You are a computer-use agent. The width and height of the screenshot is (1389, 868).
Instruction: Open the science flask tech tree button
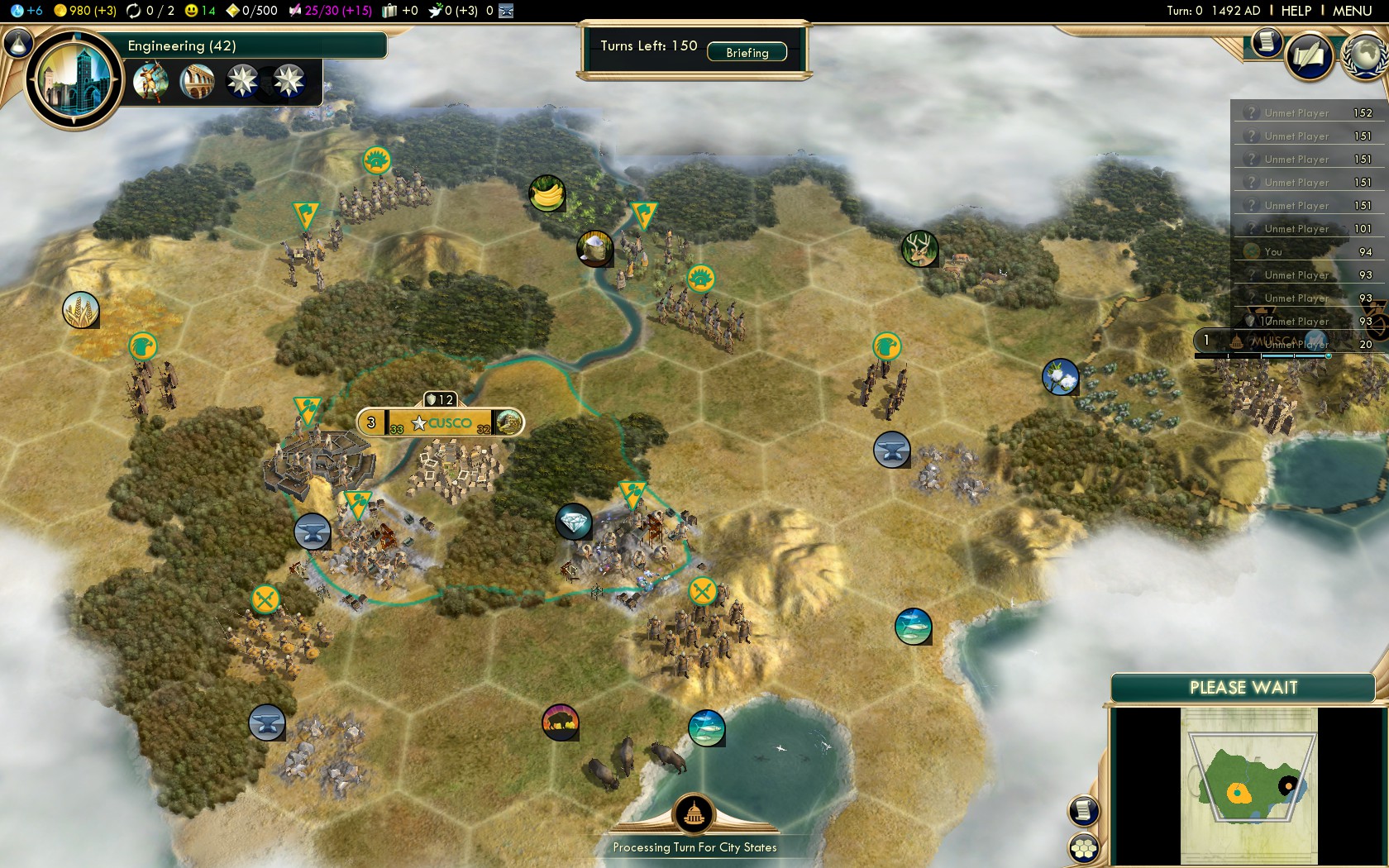[x=17, y=42]
